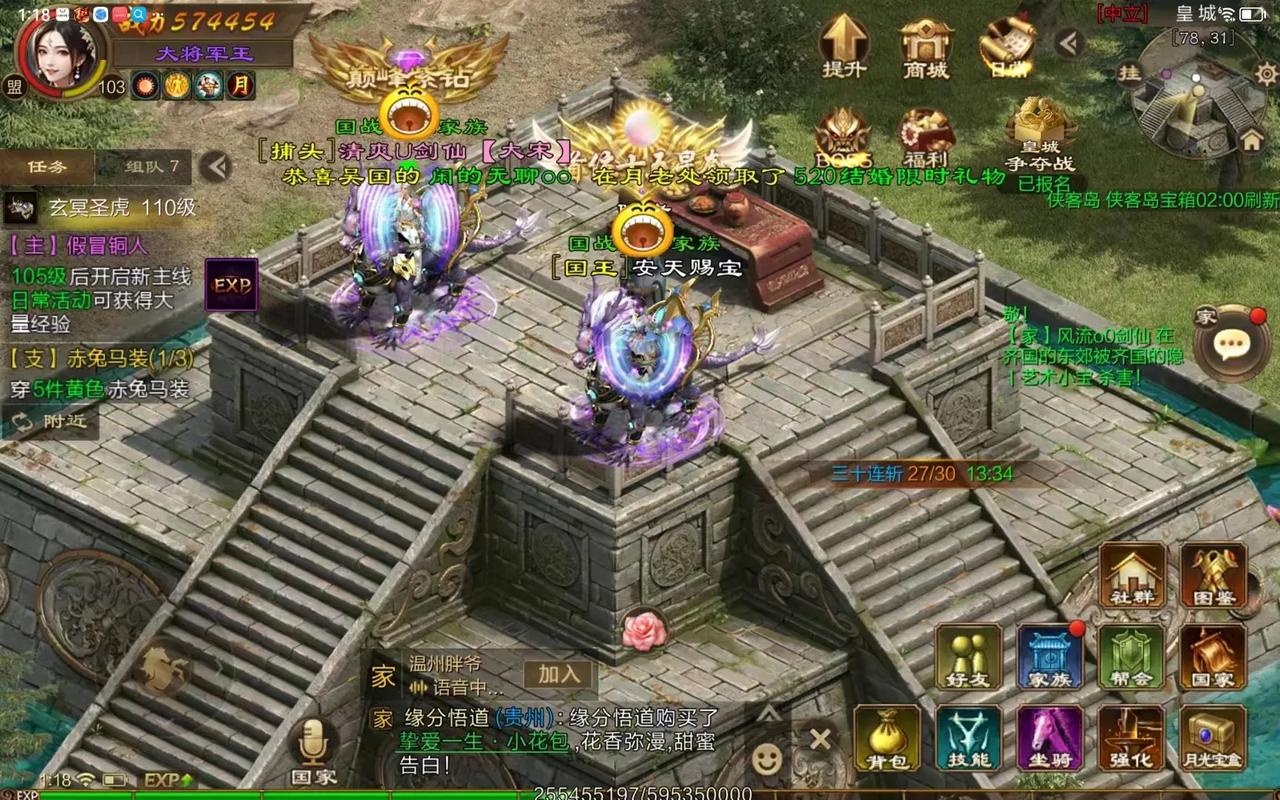Open the 福利 welfare rewards
1280x800 pixels.
point(926,137)
